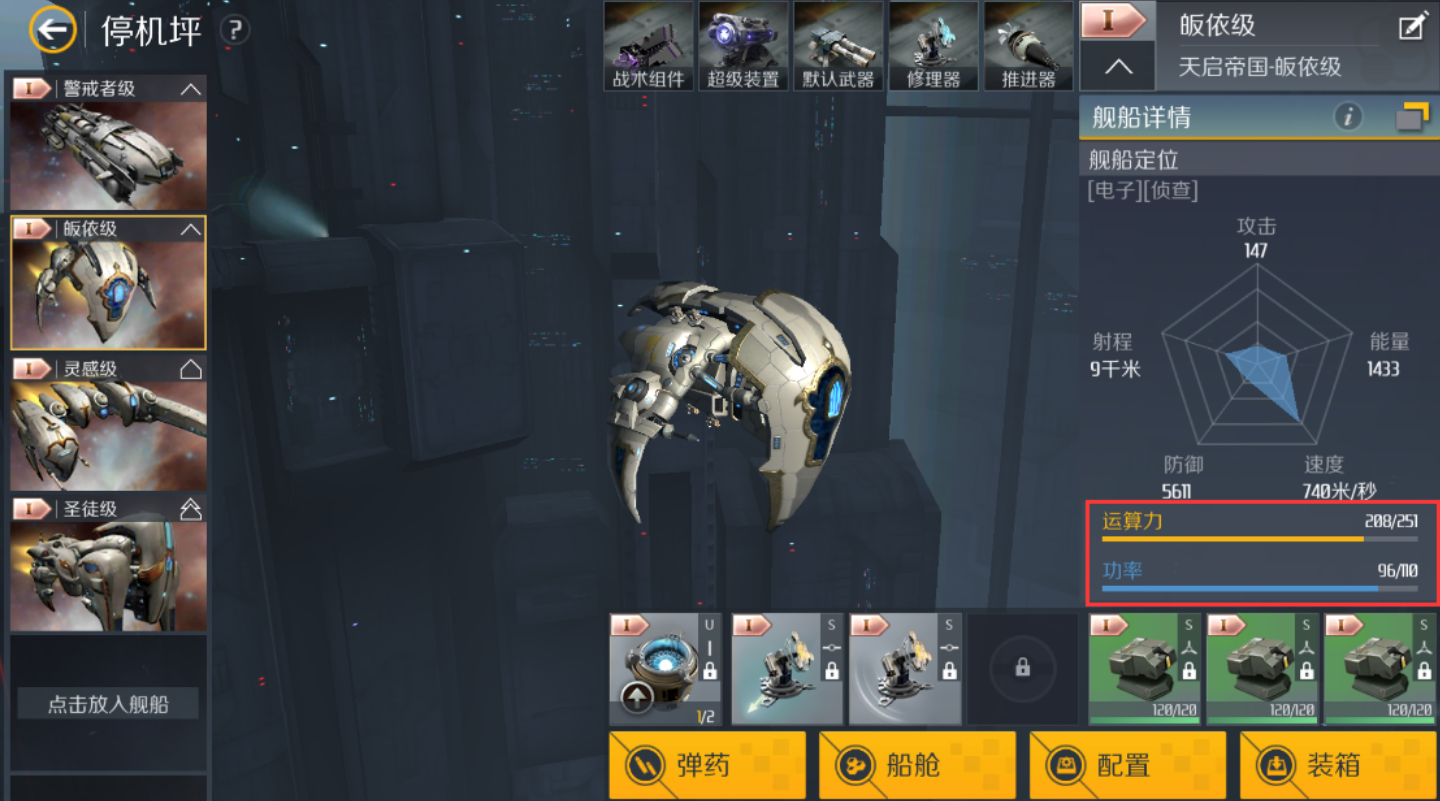Open the 推进器 category

point(1028,46)
